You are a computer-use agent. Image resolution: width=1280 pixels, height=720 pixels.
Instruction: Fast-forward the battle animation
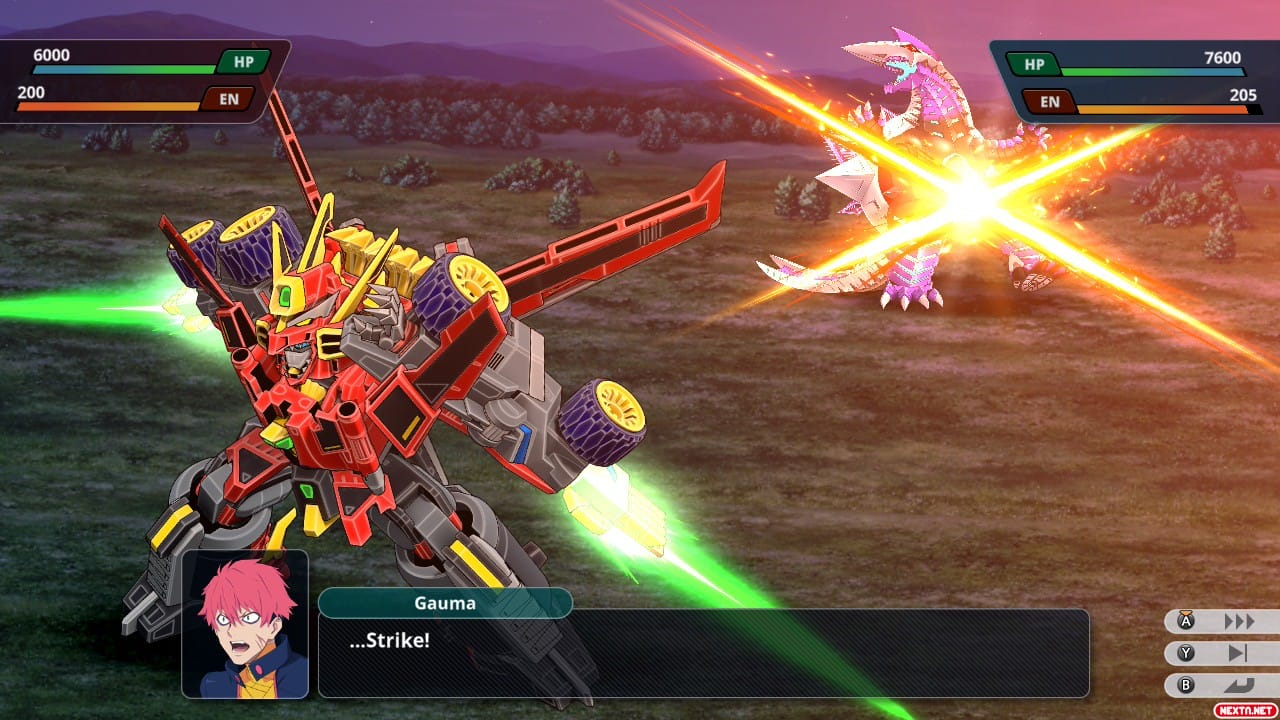point(1222,621)
